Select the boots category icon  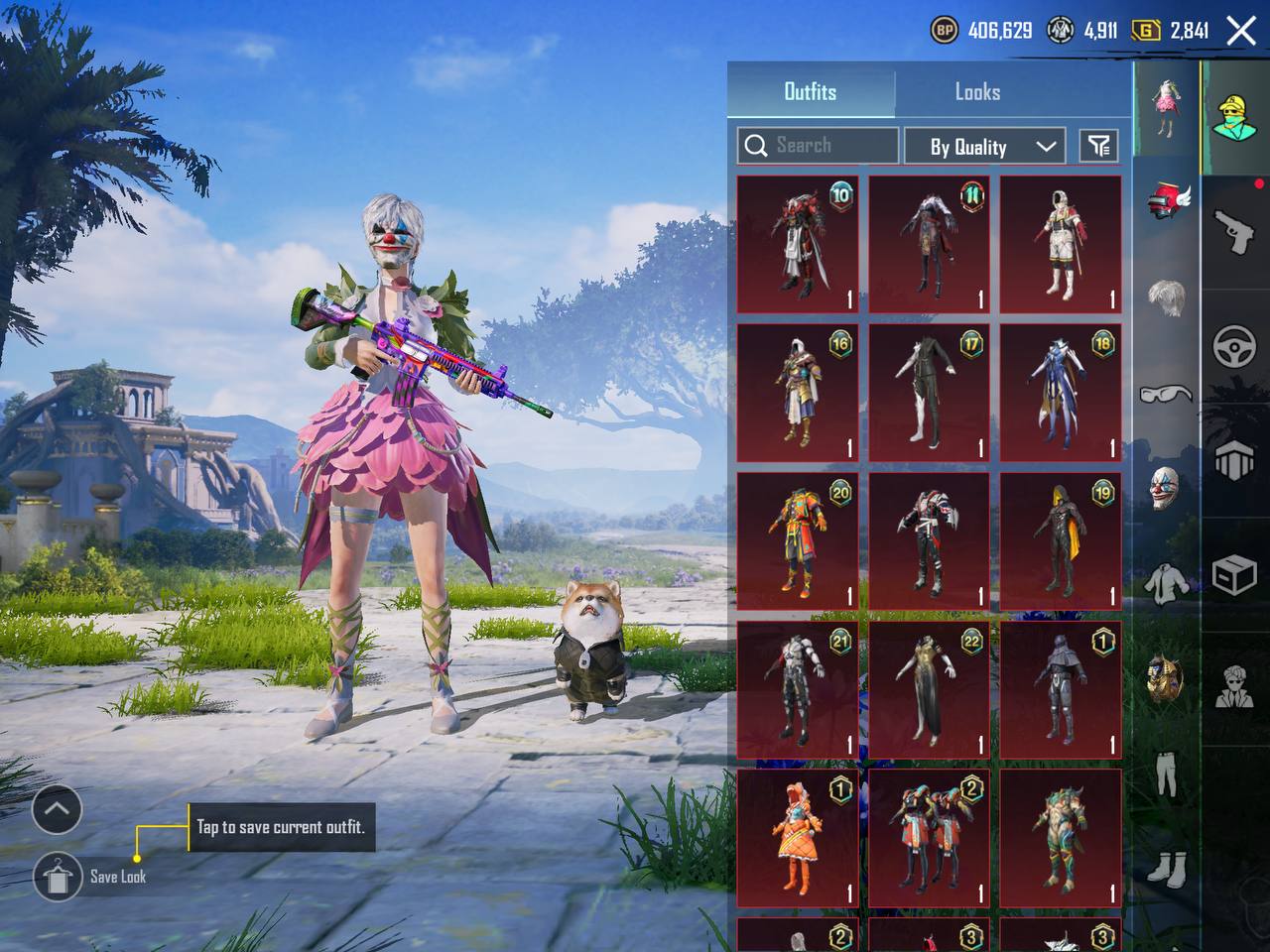point(1166,868)
